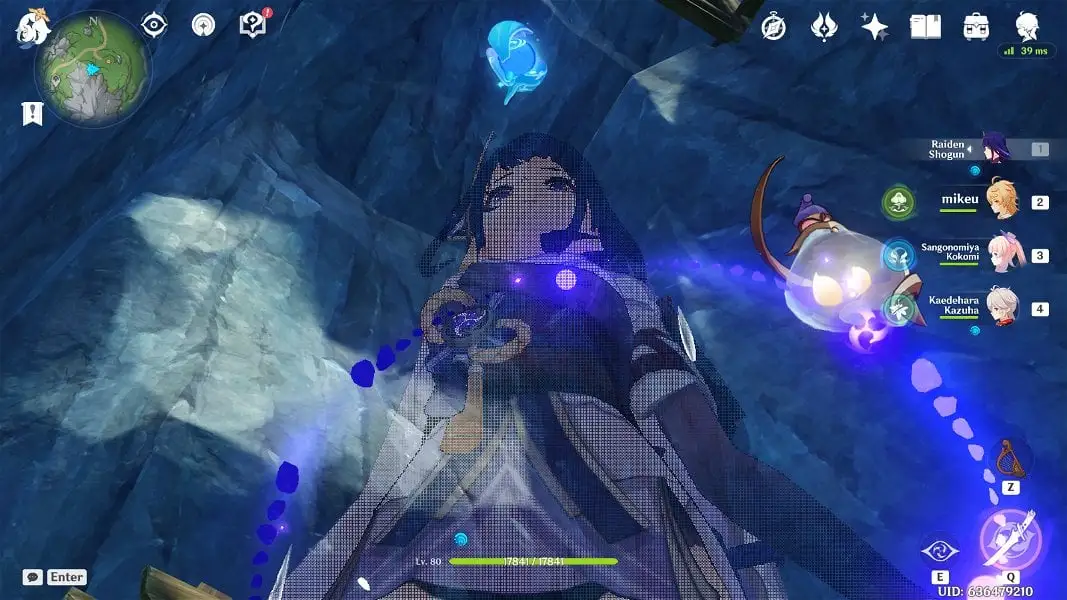Toggle the elemental sight eye icon
Screen dimensions: 1067x600
click(x=154, y=25)
